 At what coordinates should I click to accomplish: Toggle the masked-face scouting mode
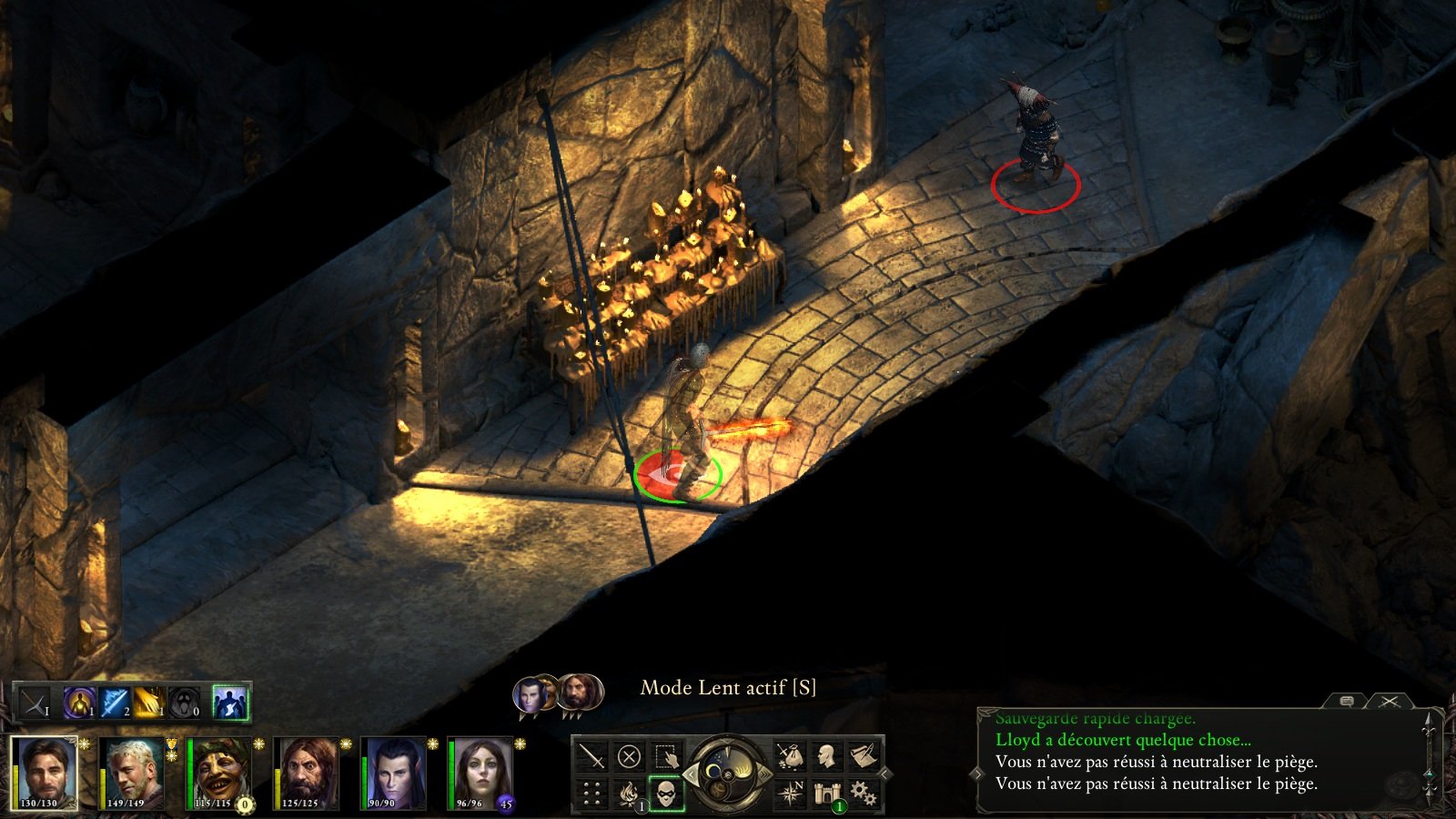coord(666,794)
